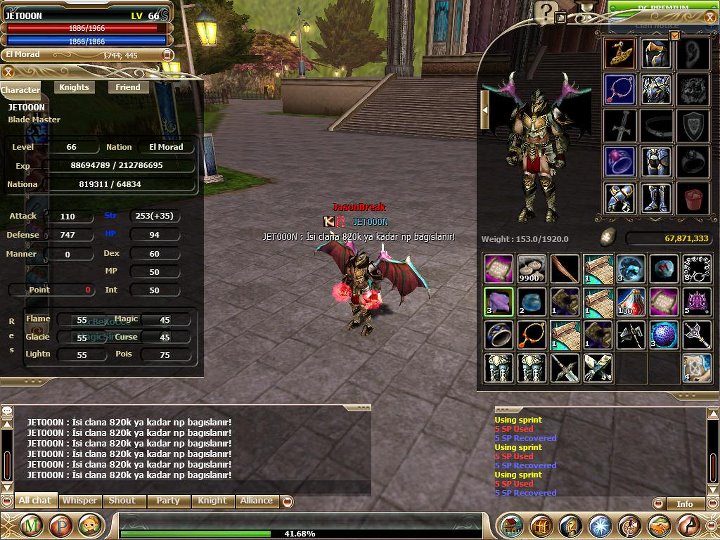This screenshot has height=540, width=720.
Task: Choose the Party chat tab
Action: 168,500
